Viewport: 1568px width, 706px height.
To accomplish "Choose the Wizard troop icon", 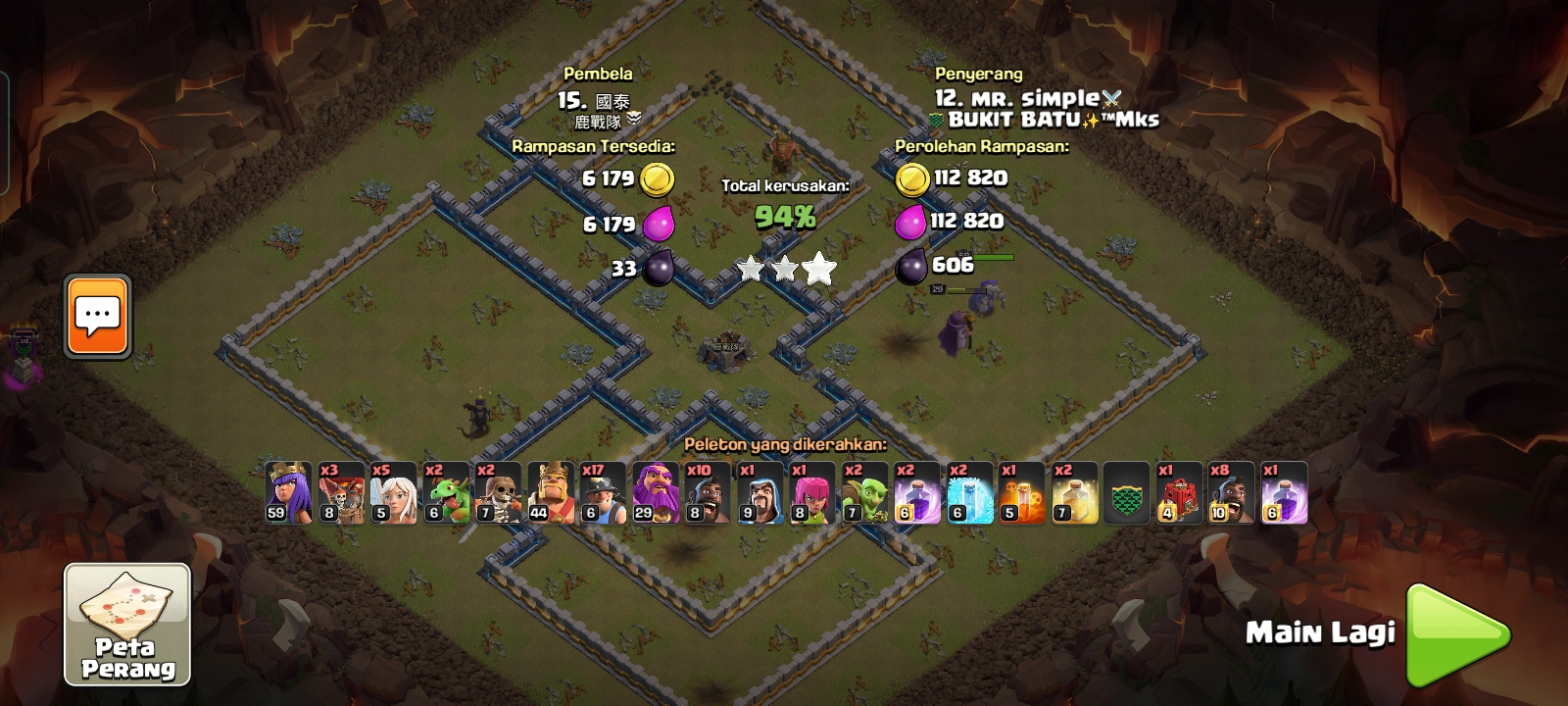I will click(x=759, y=492).
